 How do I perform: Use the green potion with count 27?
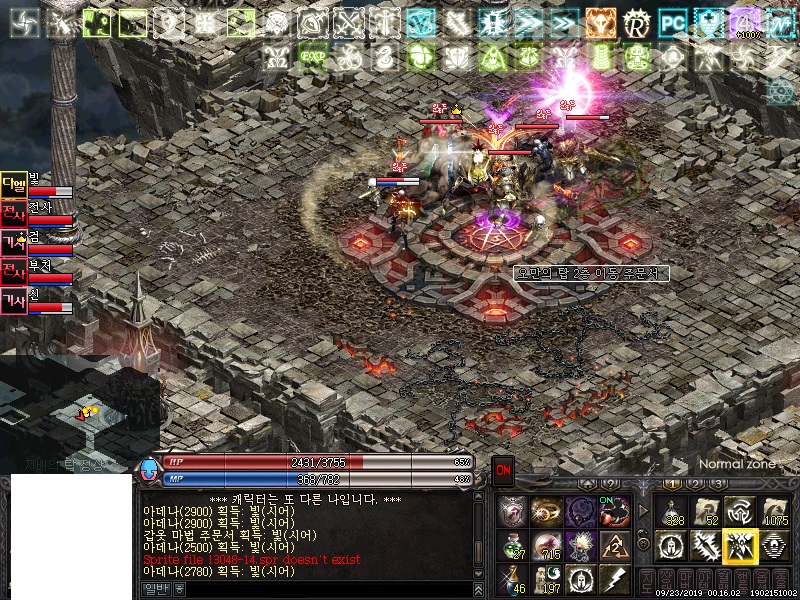coord(512,546)
